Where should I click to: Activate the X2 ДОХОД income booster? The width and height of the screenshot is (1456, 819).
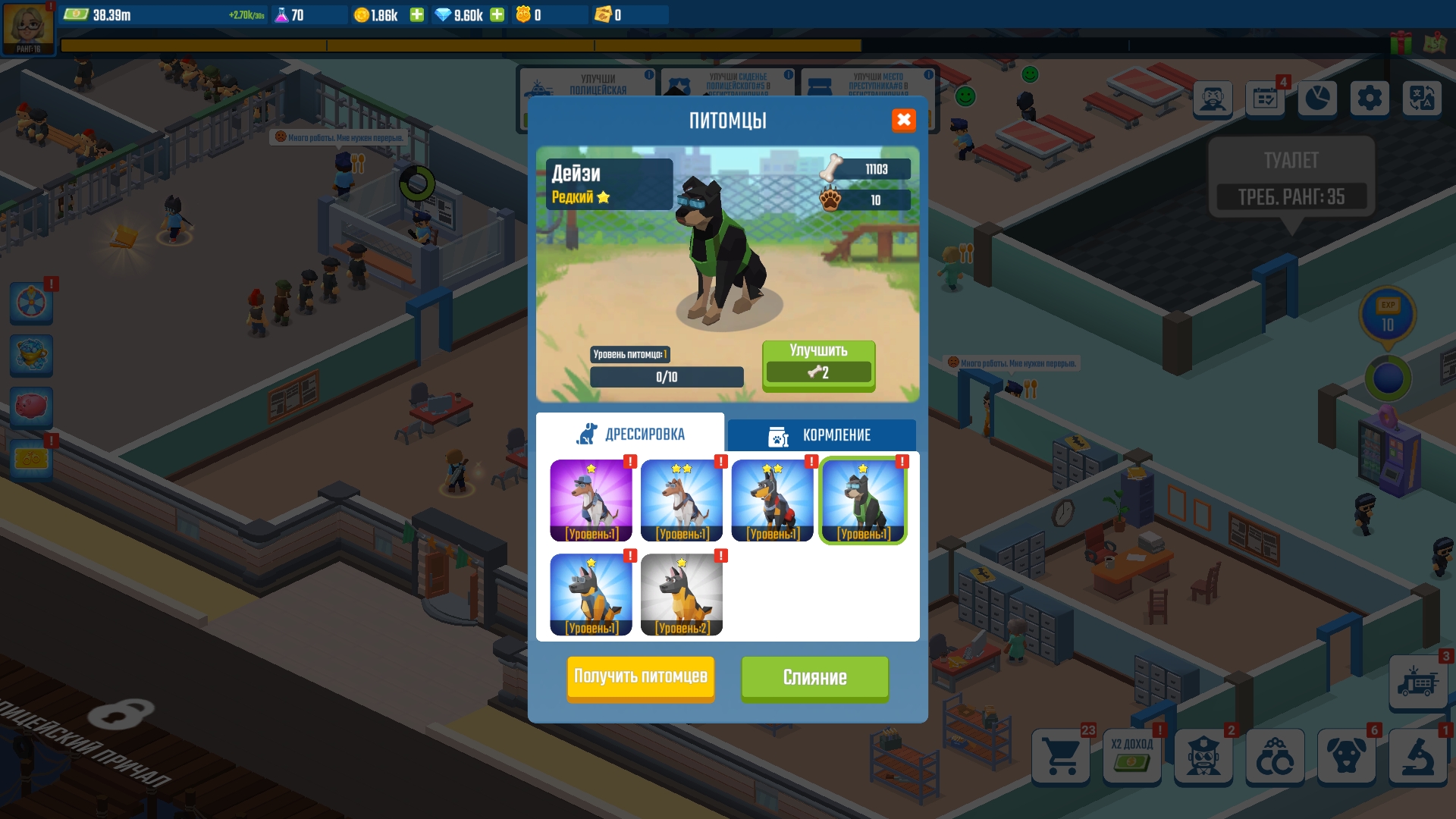1132,757
